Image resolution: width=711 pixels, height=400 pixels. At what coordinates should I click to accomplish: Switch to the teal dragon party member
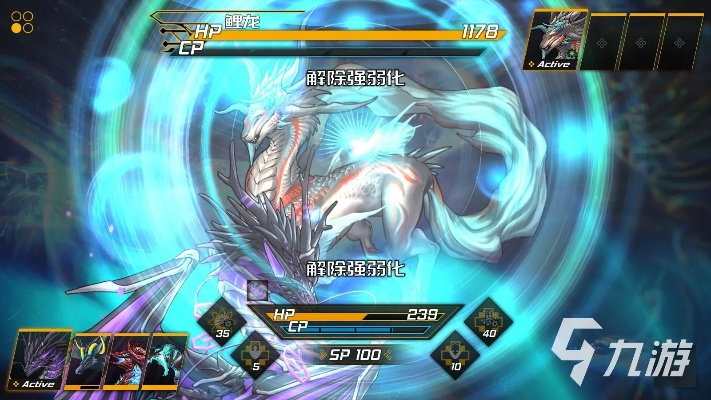point(165,362)
